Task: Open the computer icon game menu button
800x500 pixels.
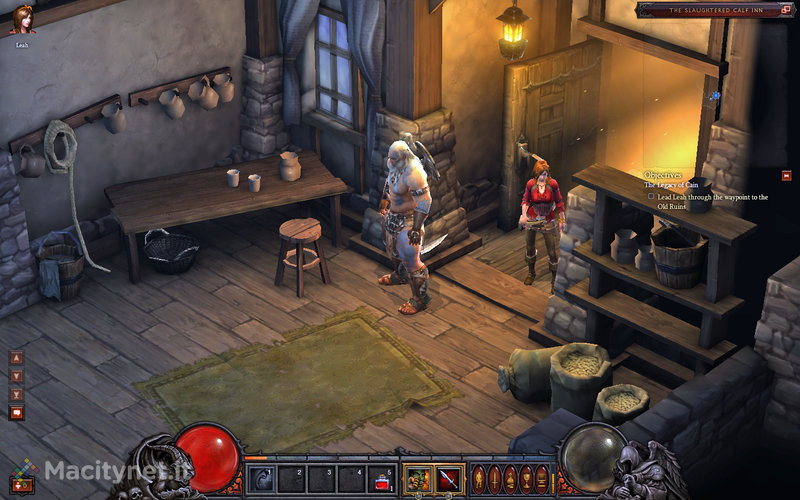Action: (542, 478)
